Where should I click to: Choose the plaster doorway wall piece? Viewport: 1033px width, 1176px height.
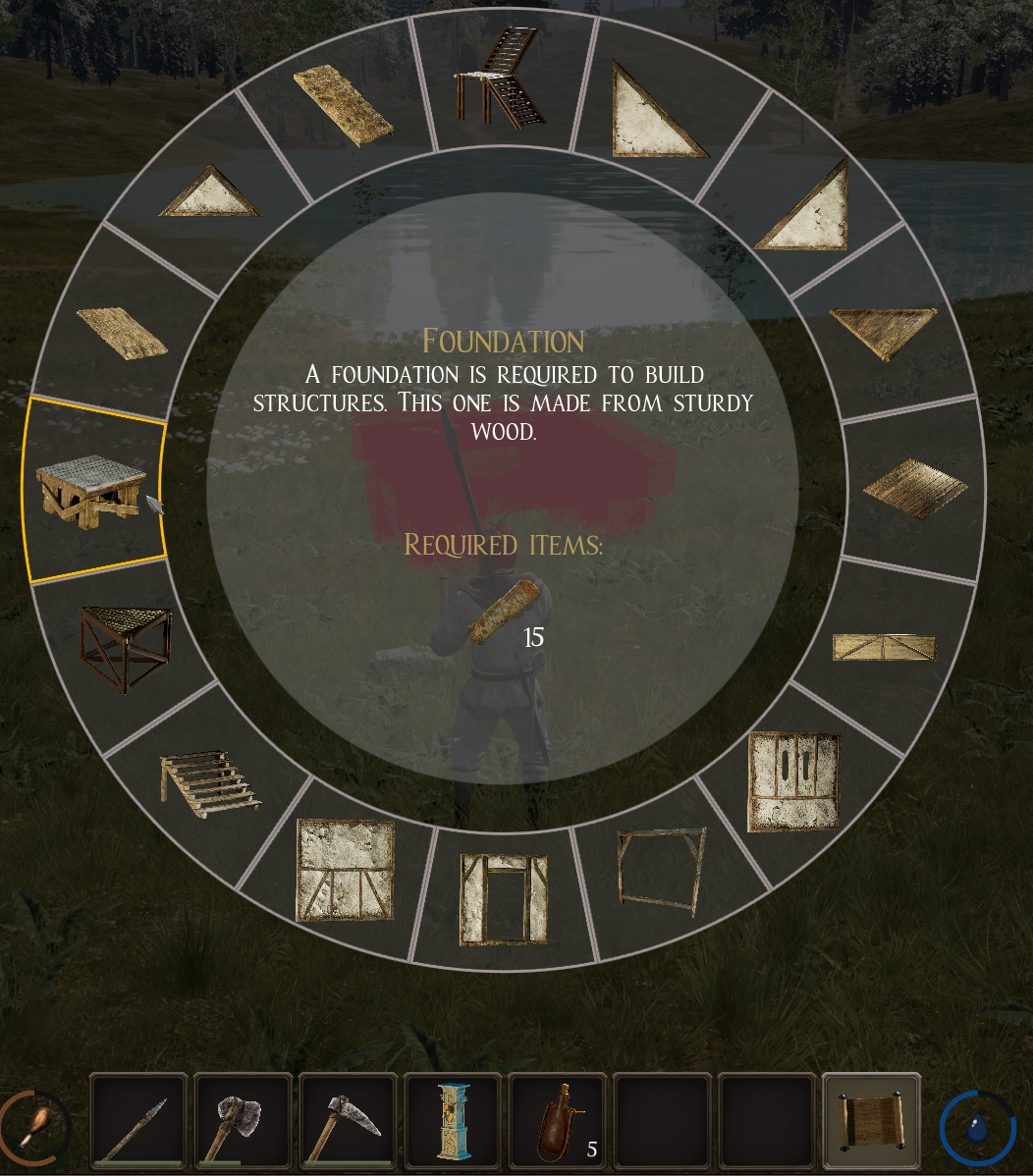point(504,898)
